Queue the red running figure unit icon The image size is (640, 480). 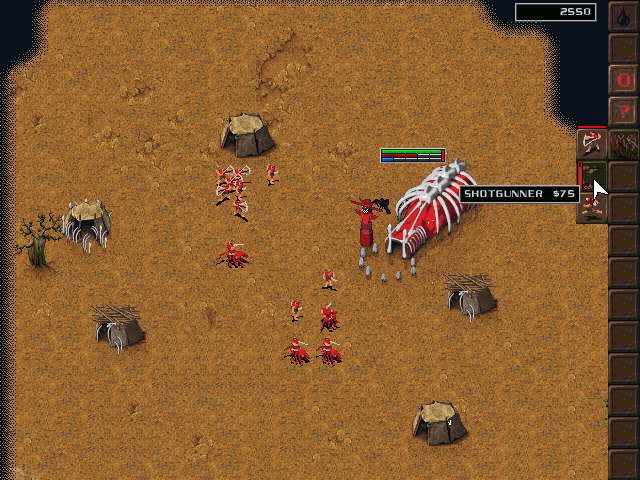591,207
